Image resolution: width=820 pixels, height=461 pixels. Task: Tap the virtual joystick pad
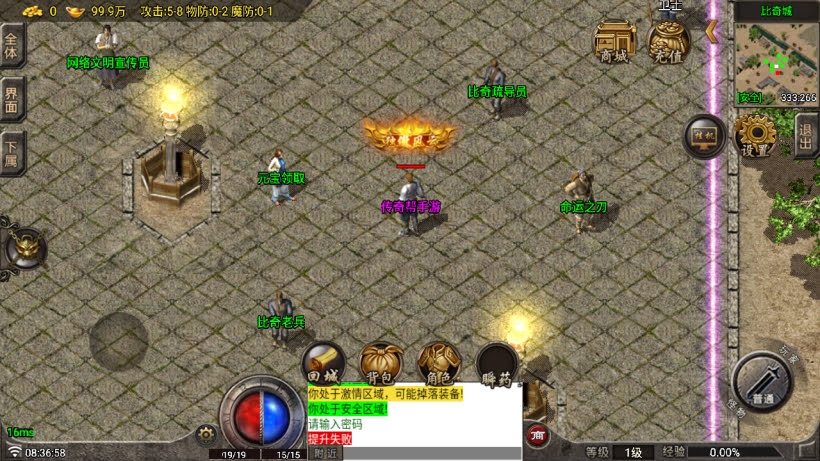(x=118, y=341)
